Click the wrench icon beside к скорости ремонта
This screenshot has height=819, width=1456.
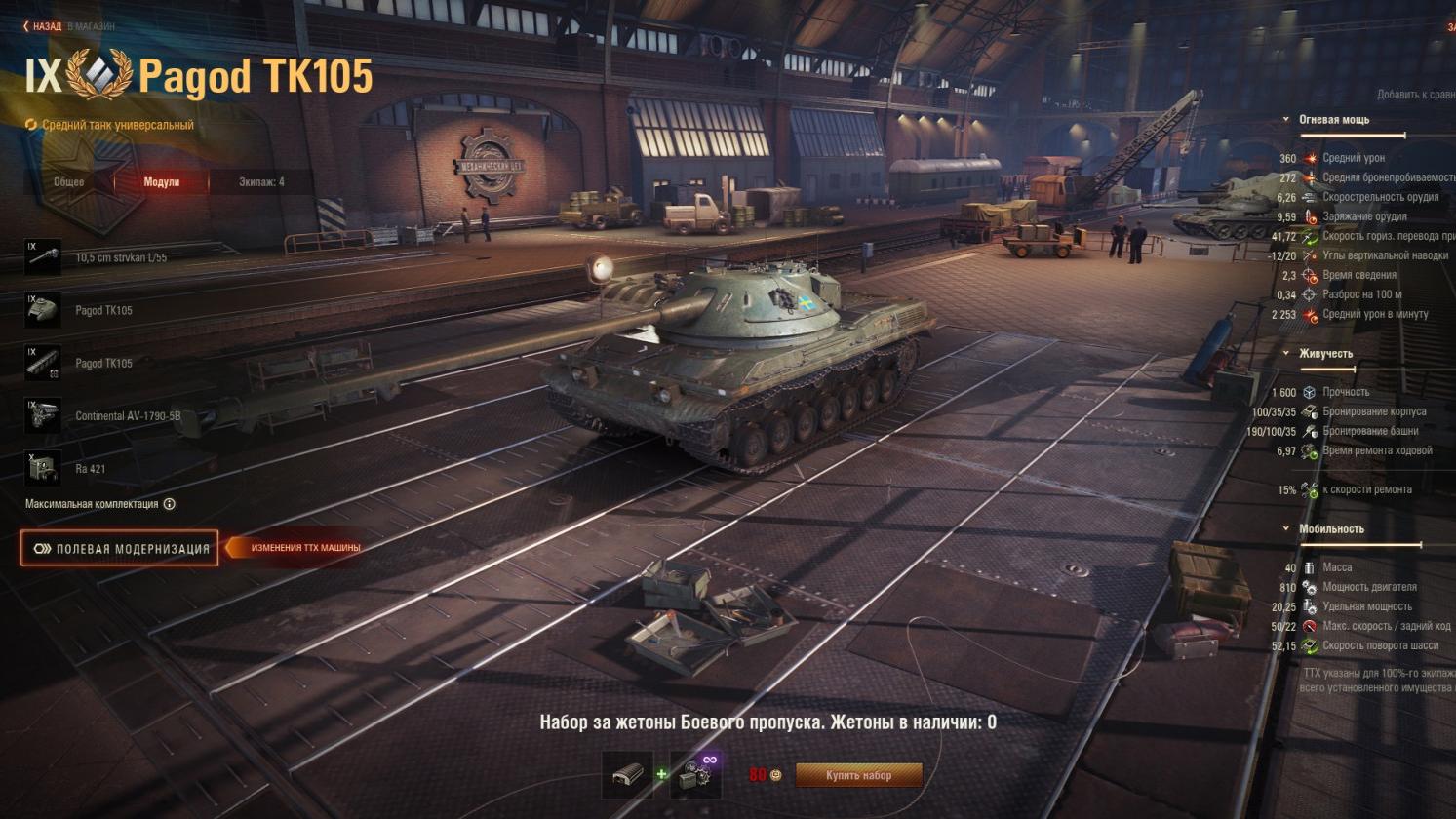pos(1307,490)
